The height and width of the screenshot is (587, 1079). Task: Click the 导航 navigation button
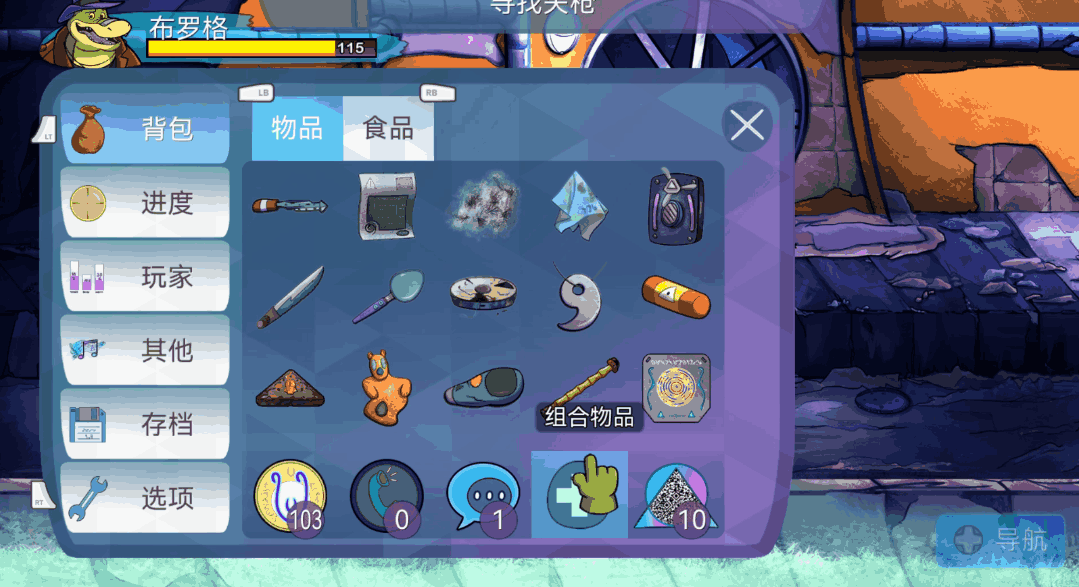tap(1001, 541)
